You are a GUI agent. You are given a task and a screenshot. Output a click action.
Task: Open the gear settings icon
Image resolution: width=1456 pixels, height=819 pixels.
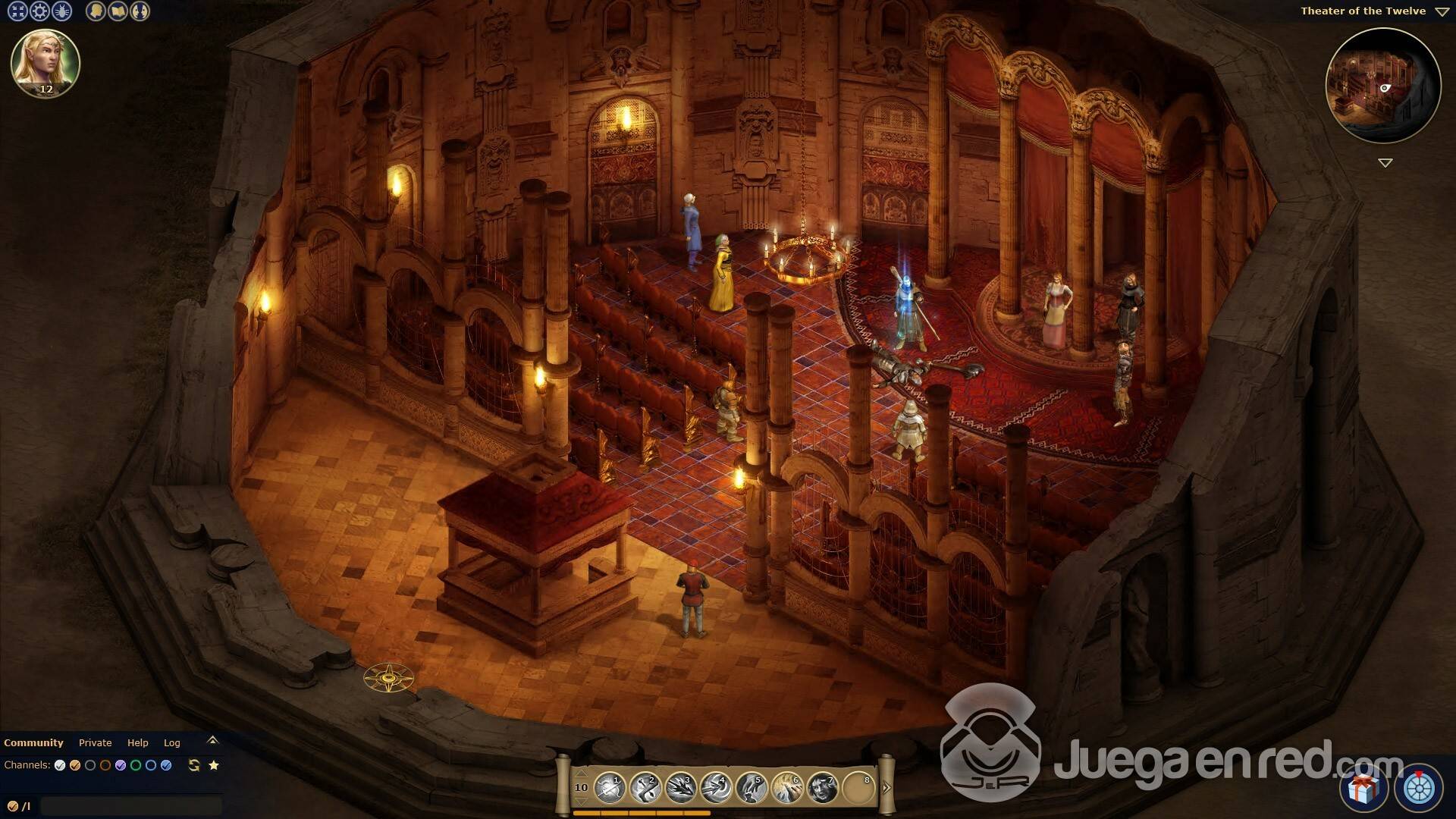[x=39, y=11]
